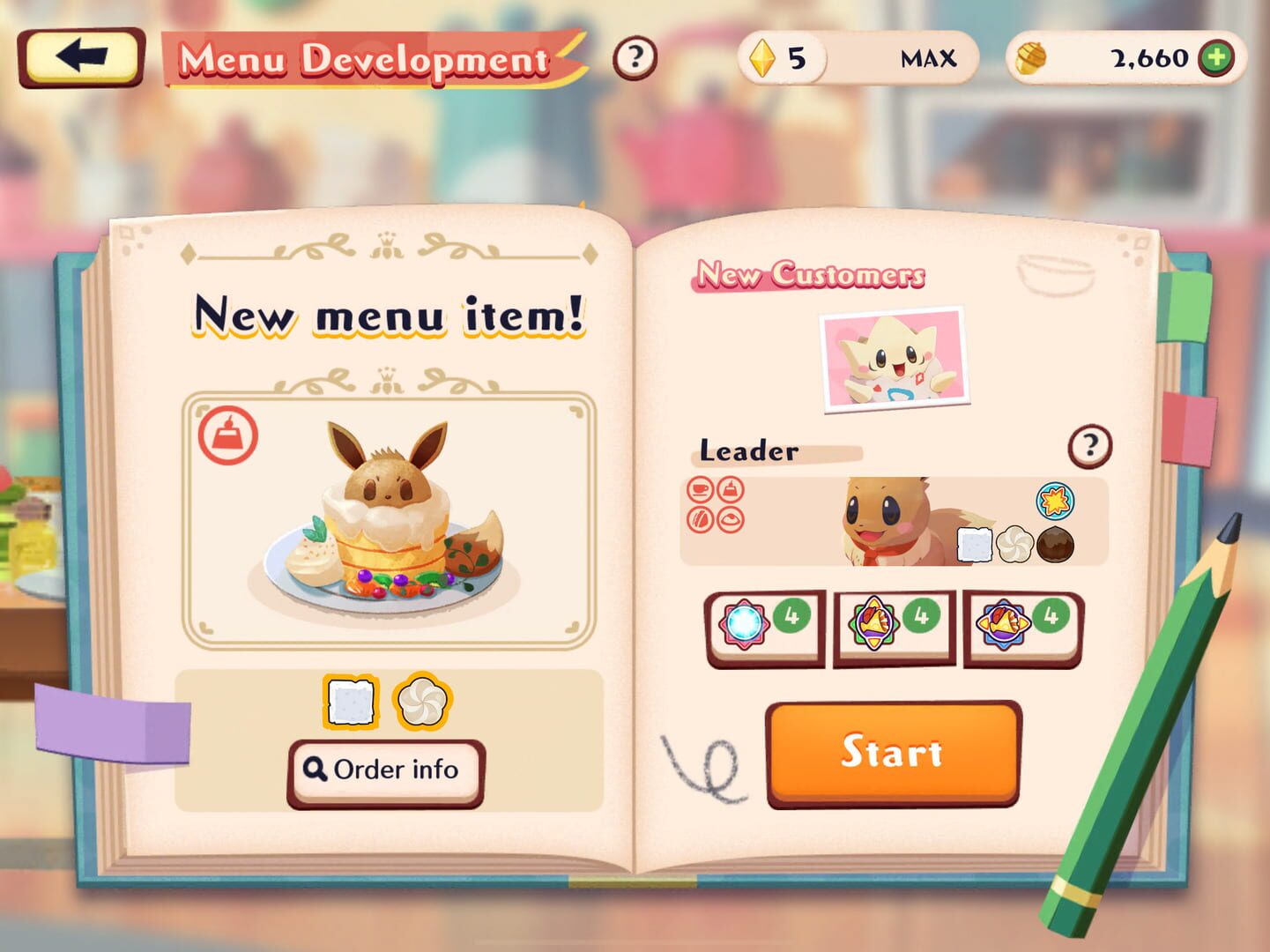1270x952 pixels.
Task: Tap the back arrow to exit
Action: (x=83, y=56)
